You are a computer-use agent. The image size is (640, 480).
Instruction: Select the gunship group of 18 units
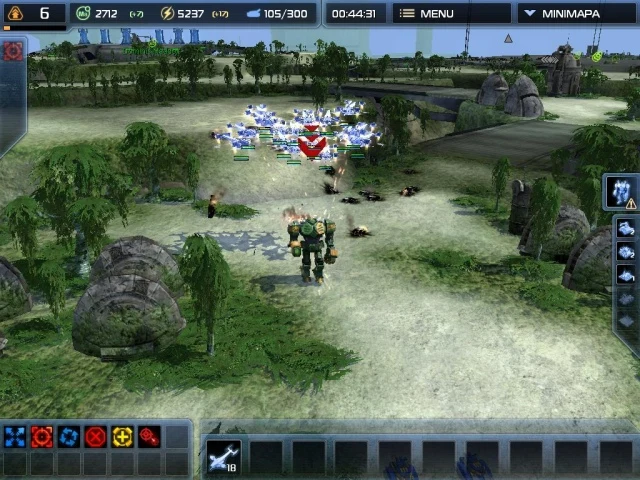click(x=224, y=456)
